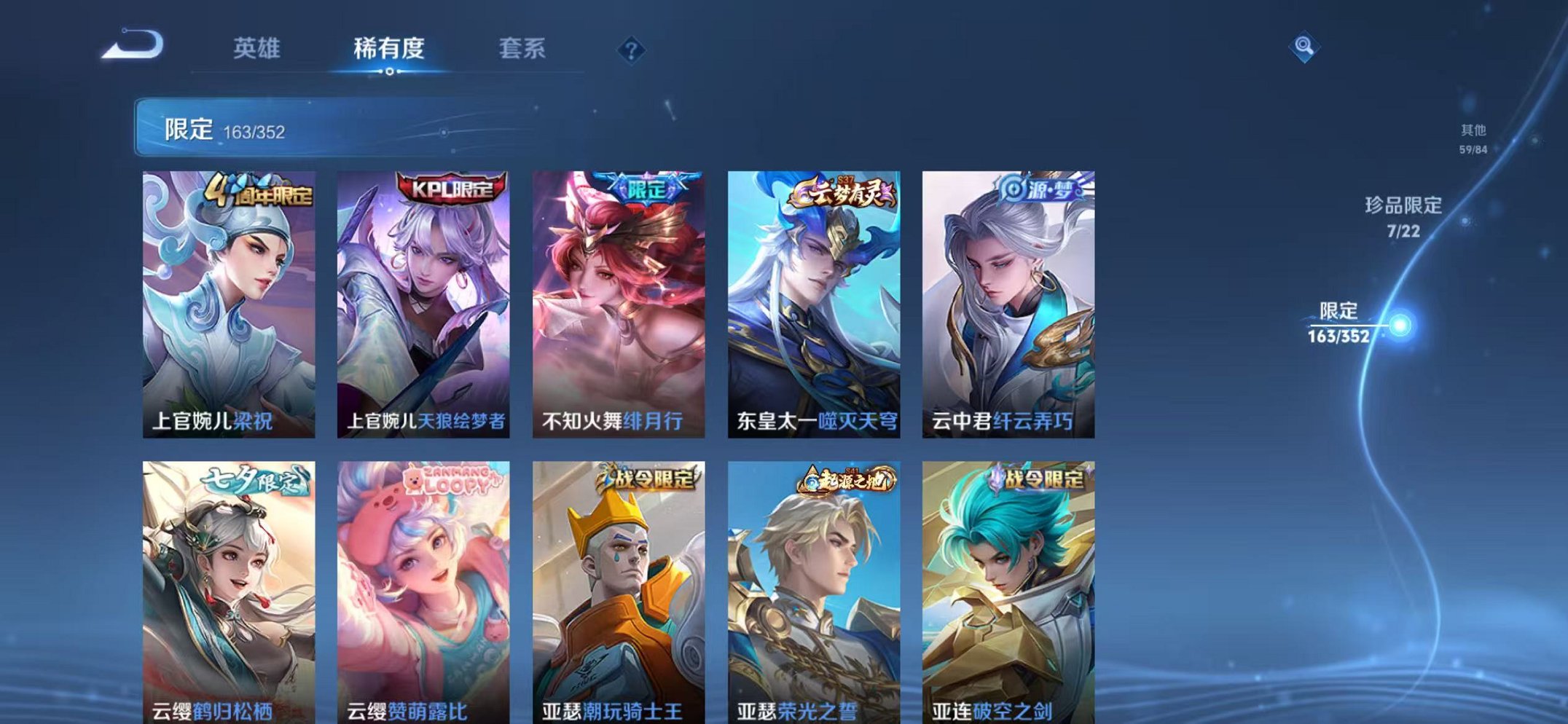Click the back arrow icon top left

(133, 45)
